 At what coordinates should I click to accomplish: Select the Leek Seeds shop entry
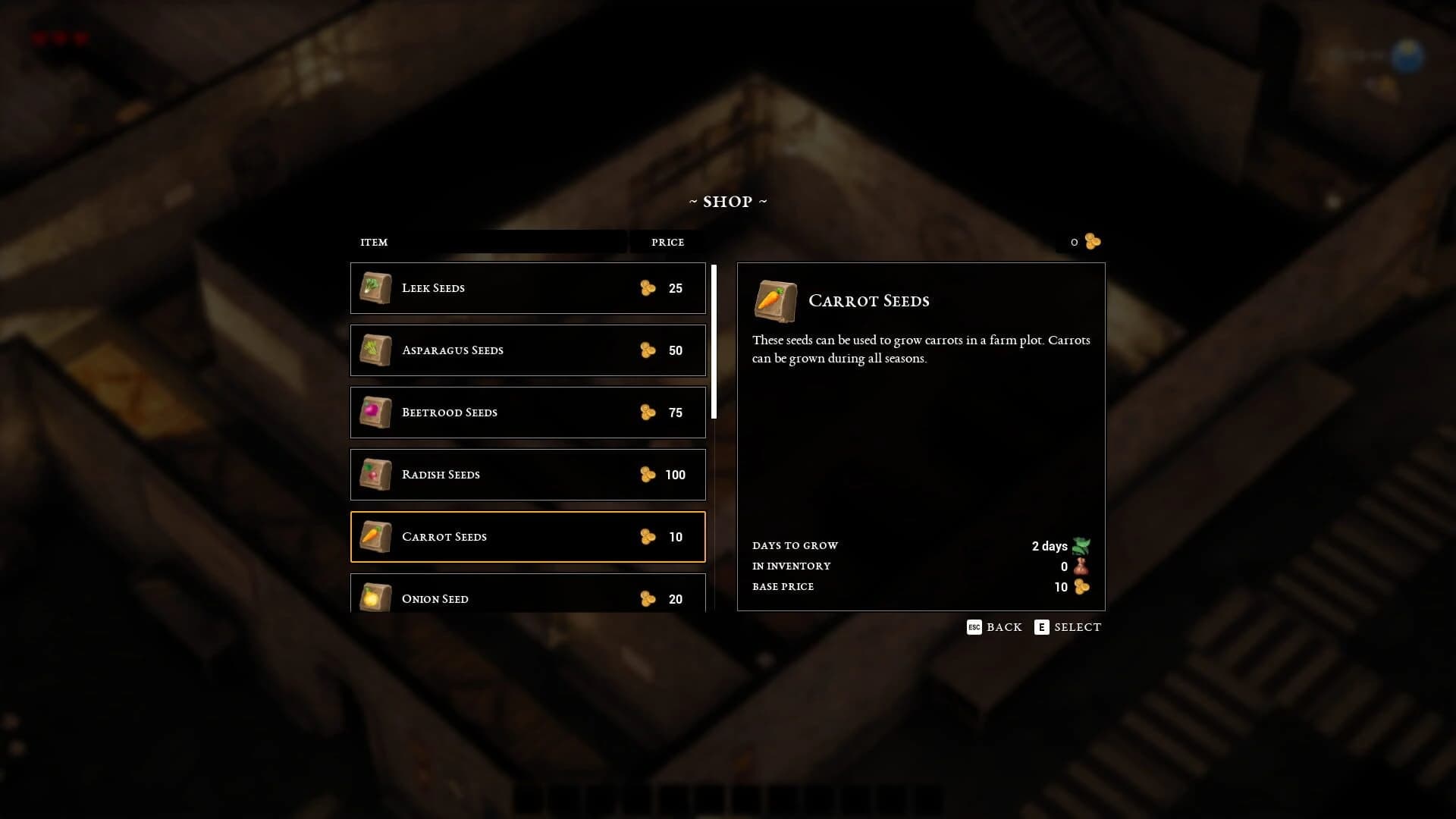tap(528, 288)
